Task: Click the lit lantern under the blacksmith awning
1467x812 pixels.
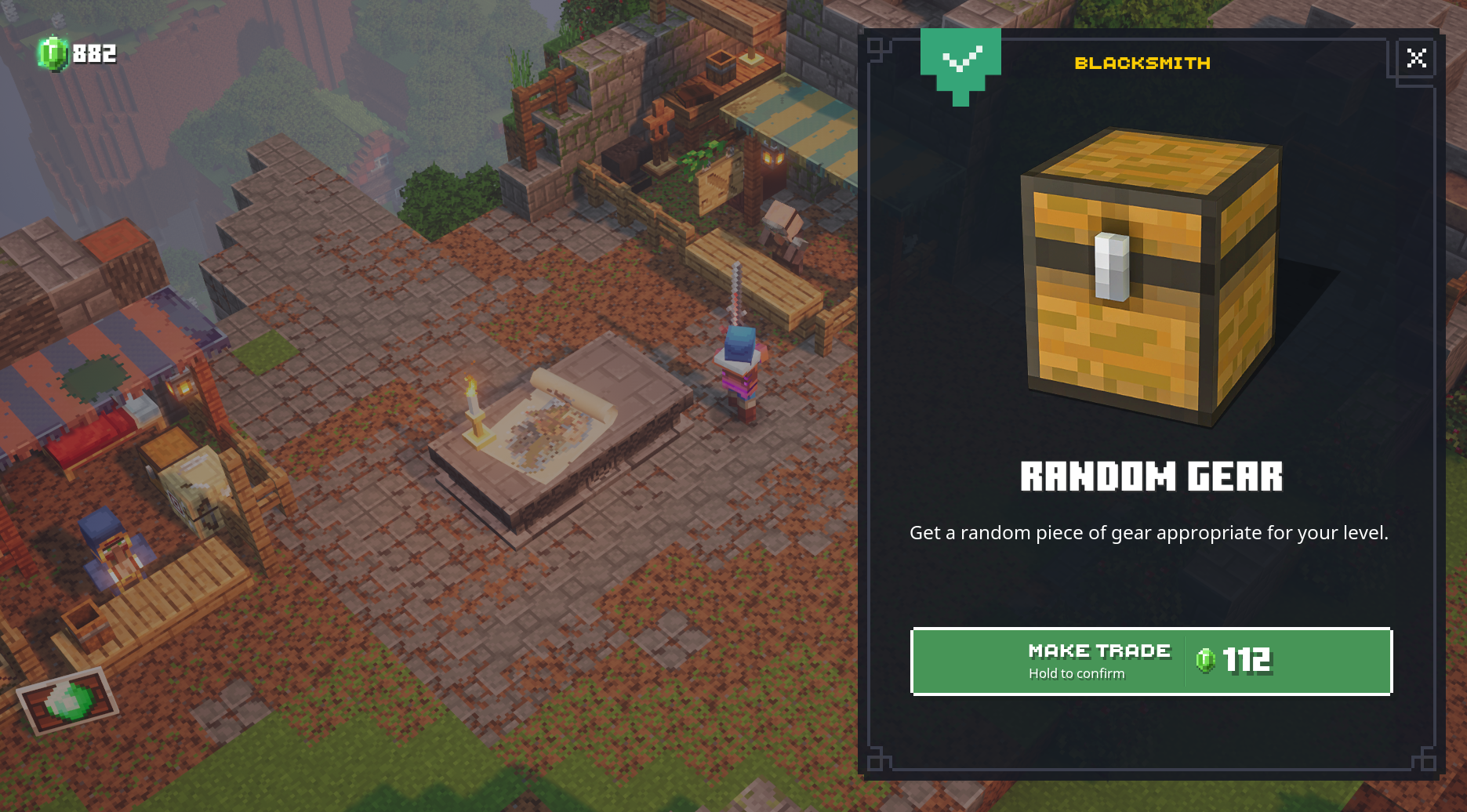Action: 772,155
